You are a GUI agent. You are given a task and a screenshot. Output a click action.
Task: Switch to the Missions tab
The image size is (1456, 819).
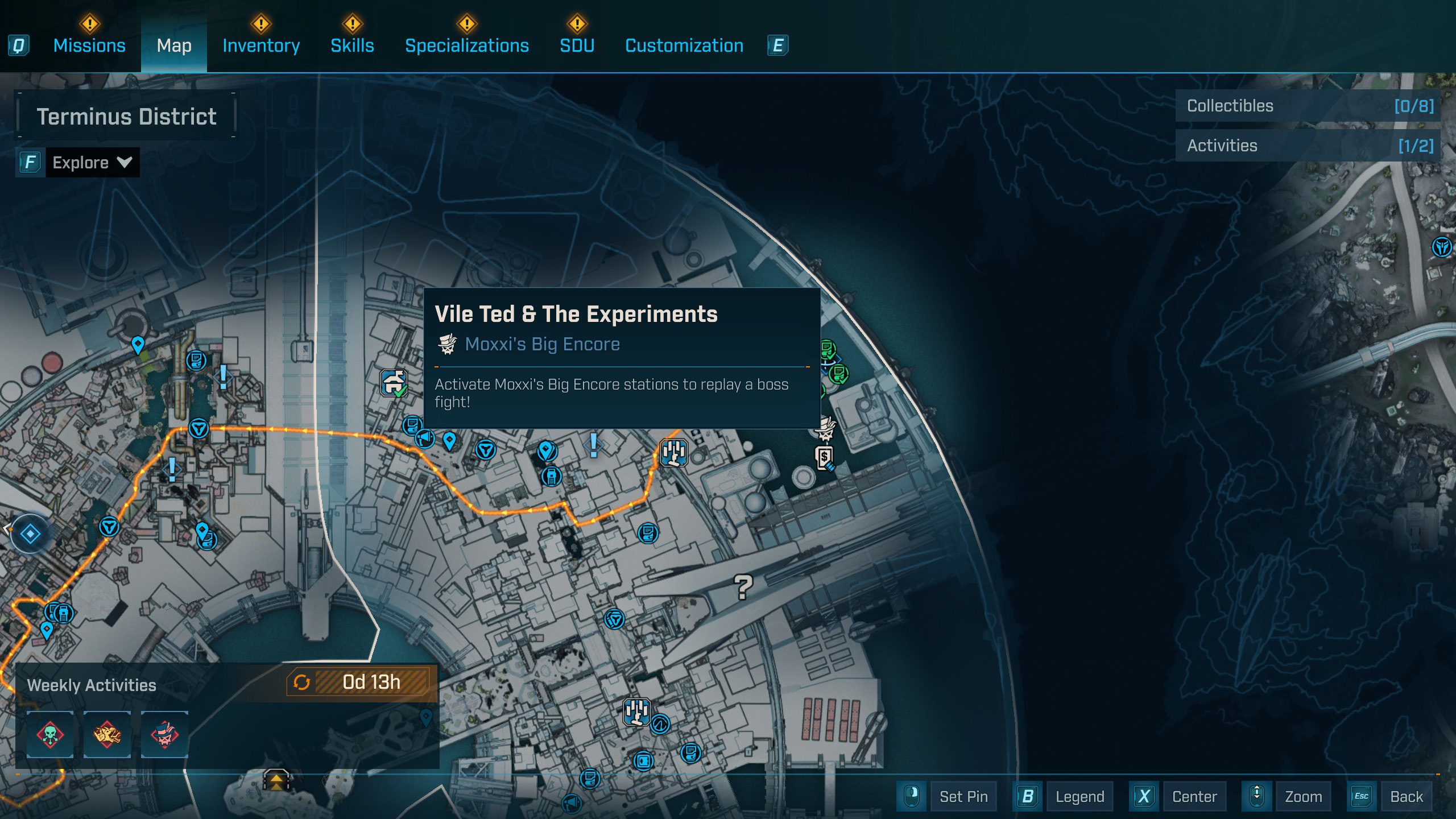click(x=89, y=45)
